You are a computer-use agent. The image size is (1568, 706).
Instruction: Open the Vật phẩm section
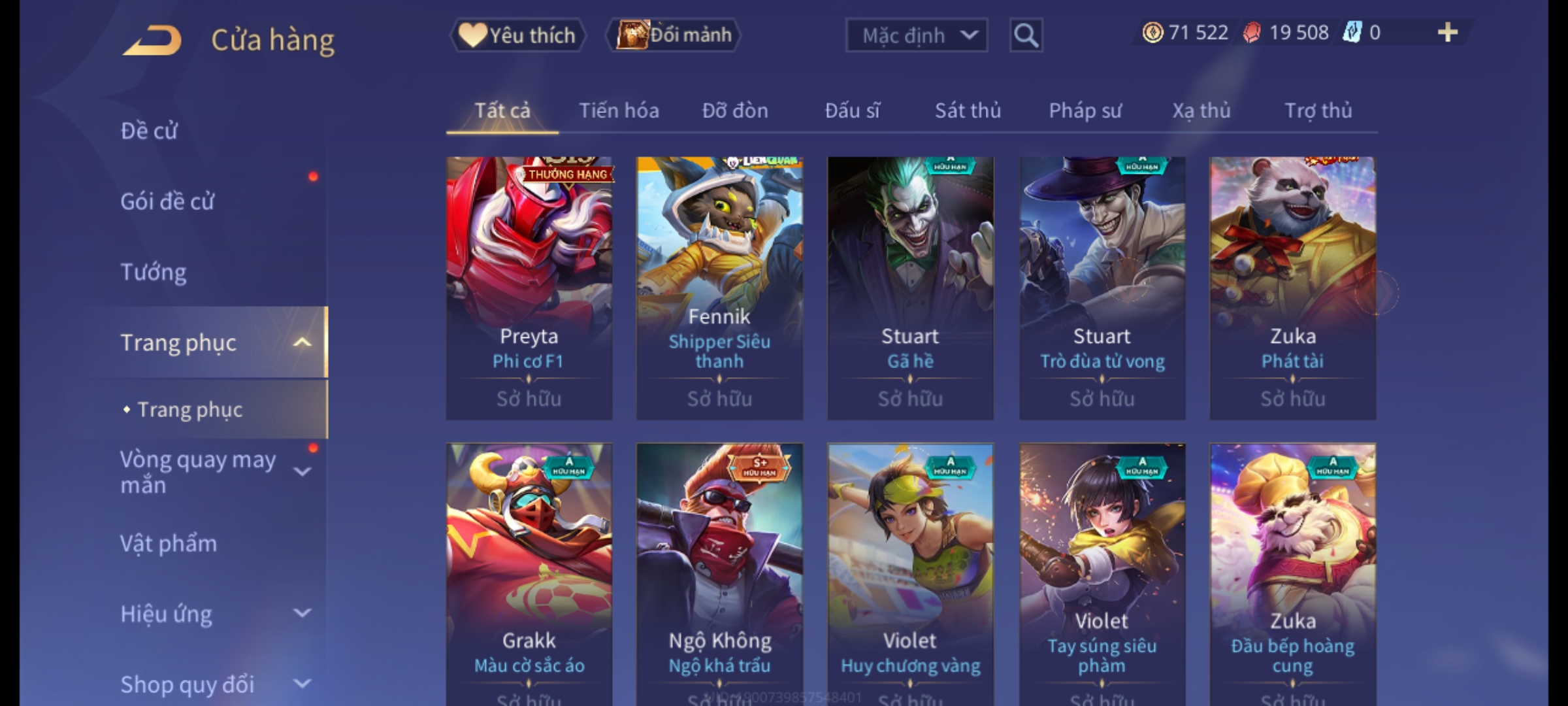click(169, 544)
